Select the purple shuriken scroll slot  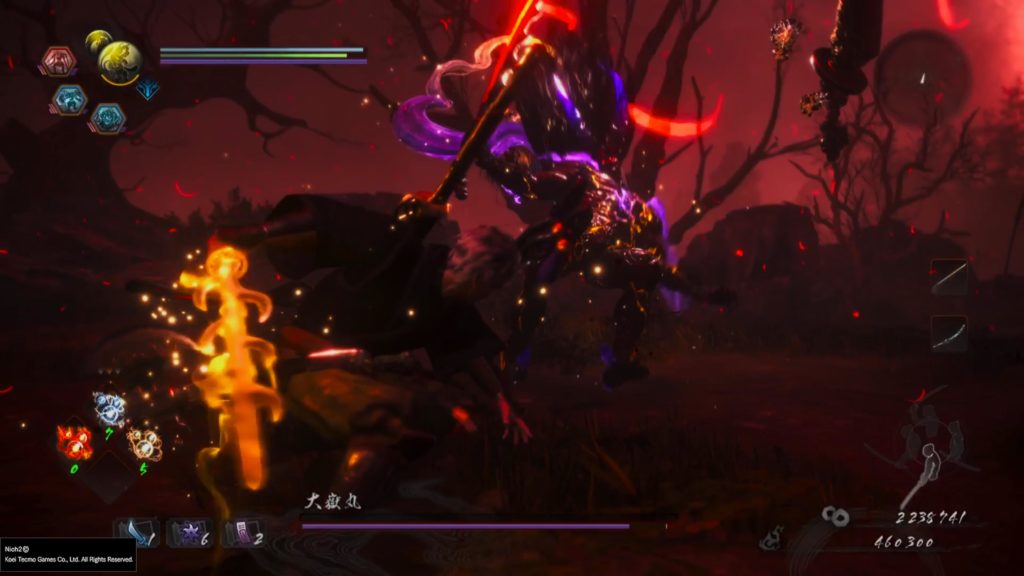[188, 533]
